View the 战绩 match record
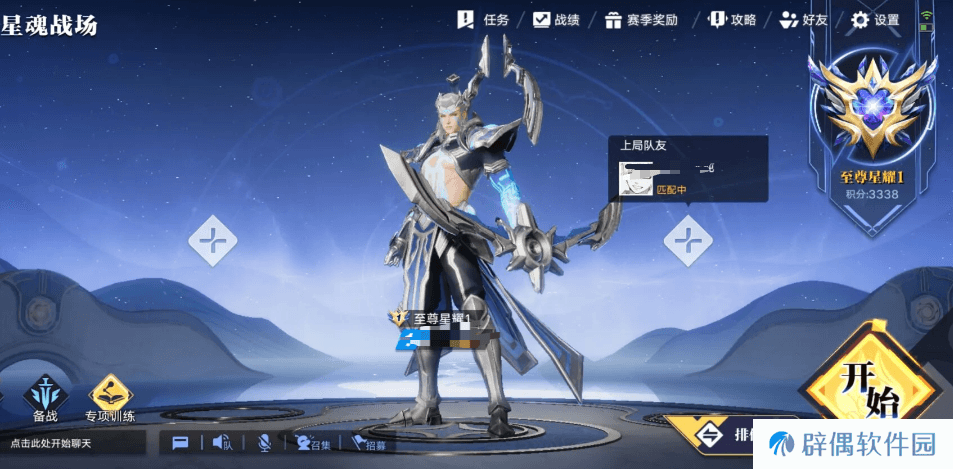Screen dimensions: 953x469 tap(556, 19)
